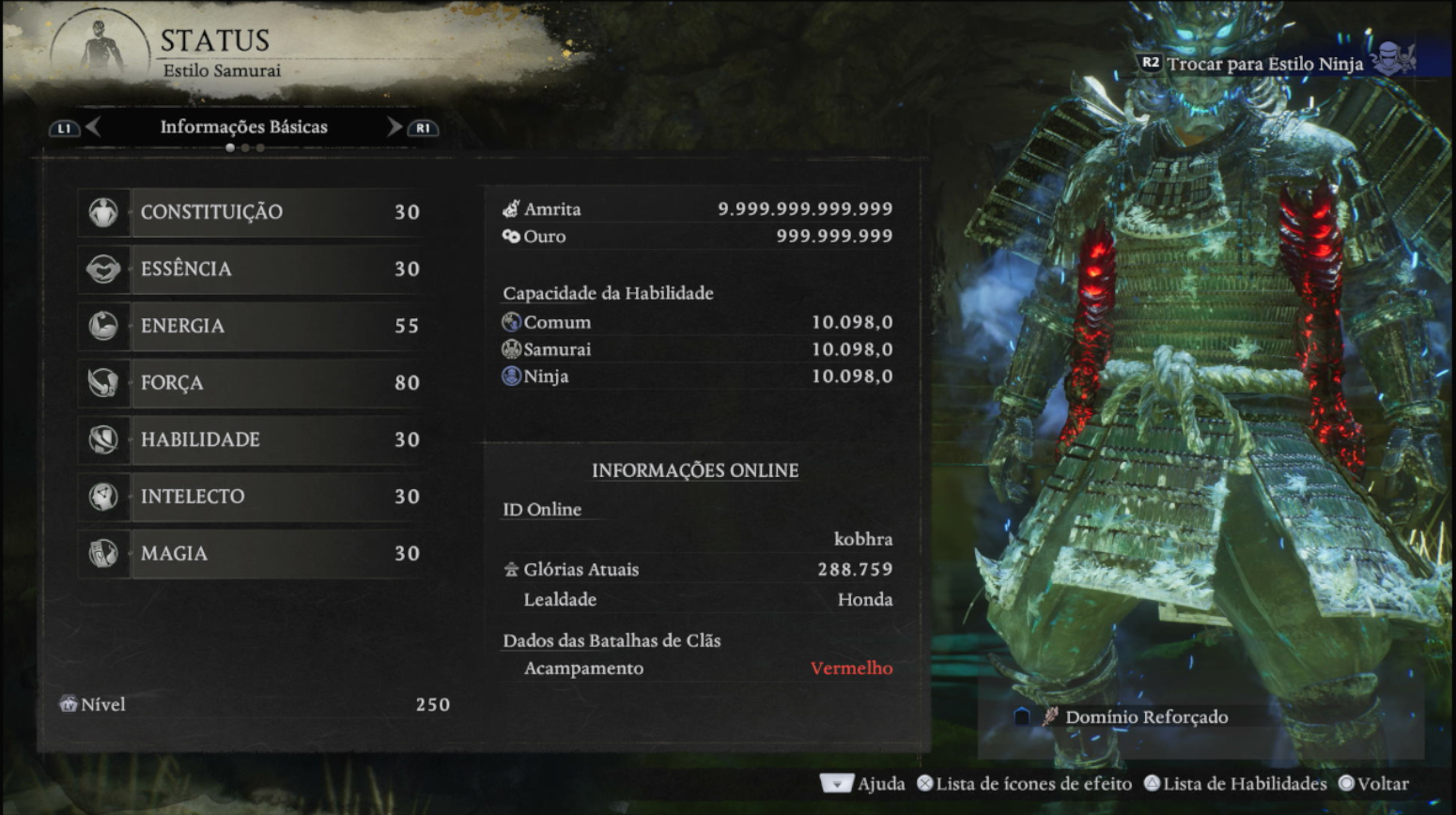Choose the Energia stat row
Viewport: 1456px width, 815px height.
(x=254, y=326)
